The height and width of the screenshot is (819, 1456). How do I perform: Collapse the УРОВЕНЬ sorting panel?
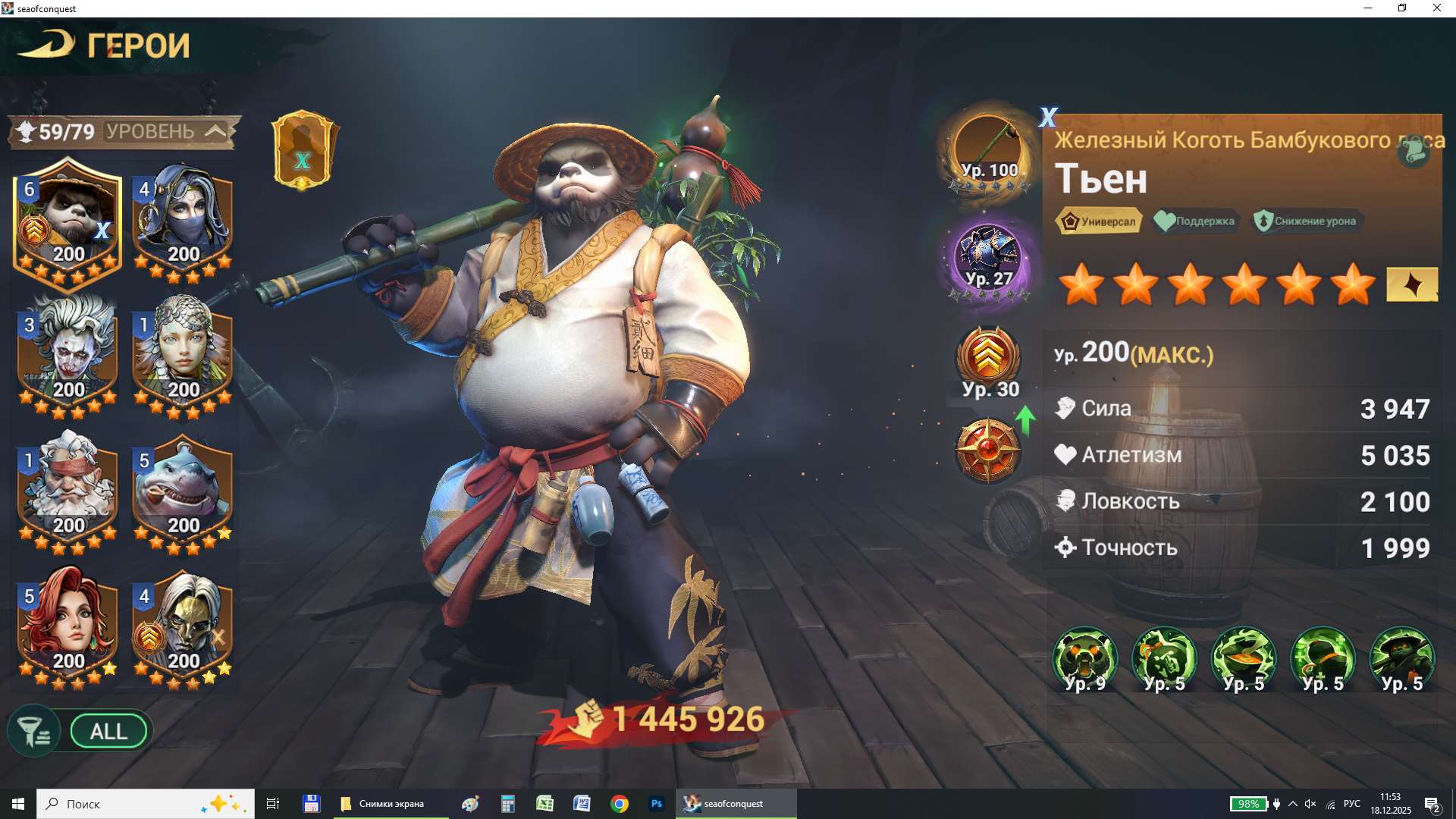coord(216,130)
